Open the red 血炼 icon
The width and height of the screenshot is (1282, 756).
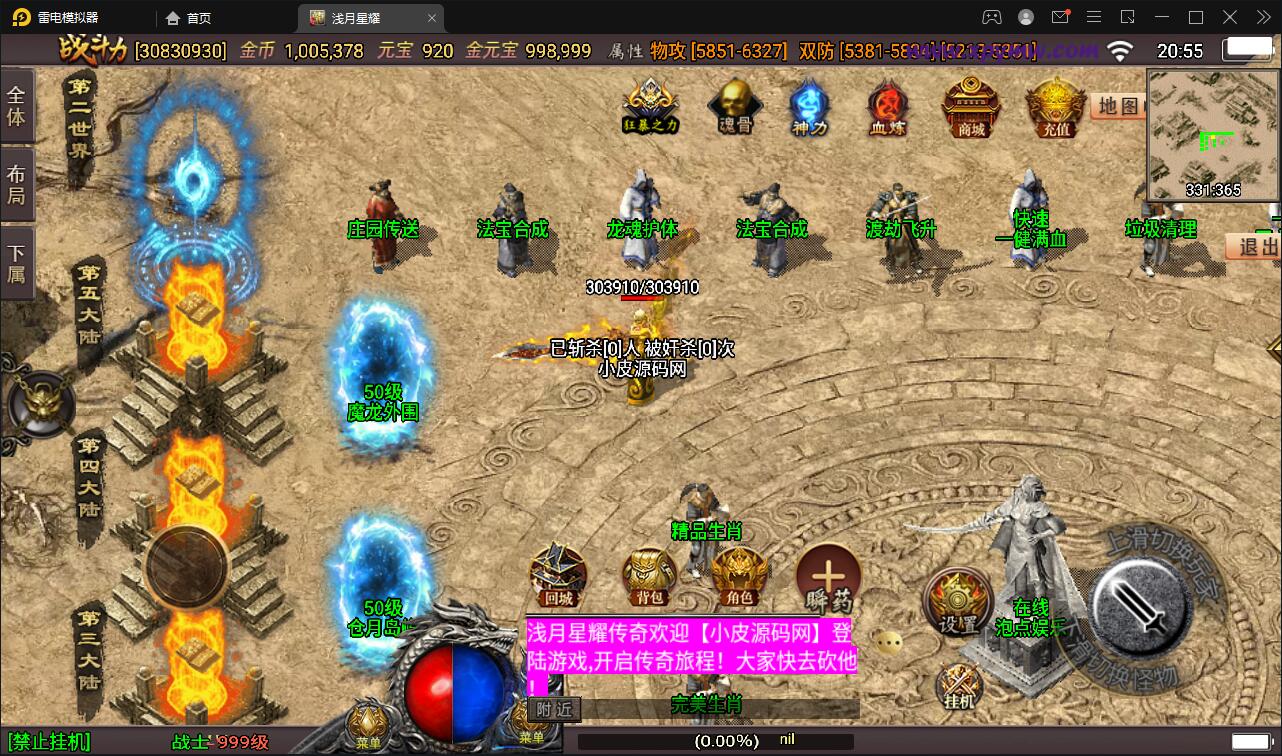click(886, 104)
